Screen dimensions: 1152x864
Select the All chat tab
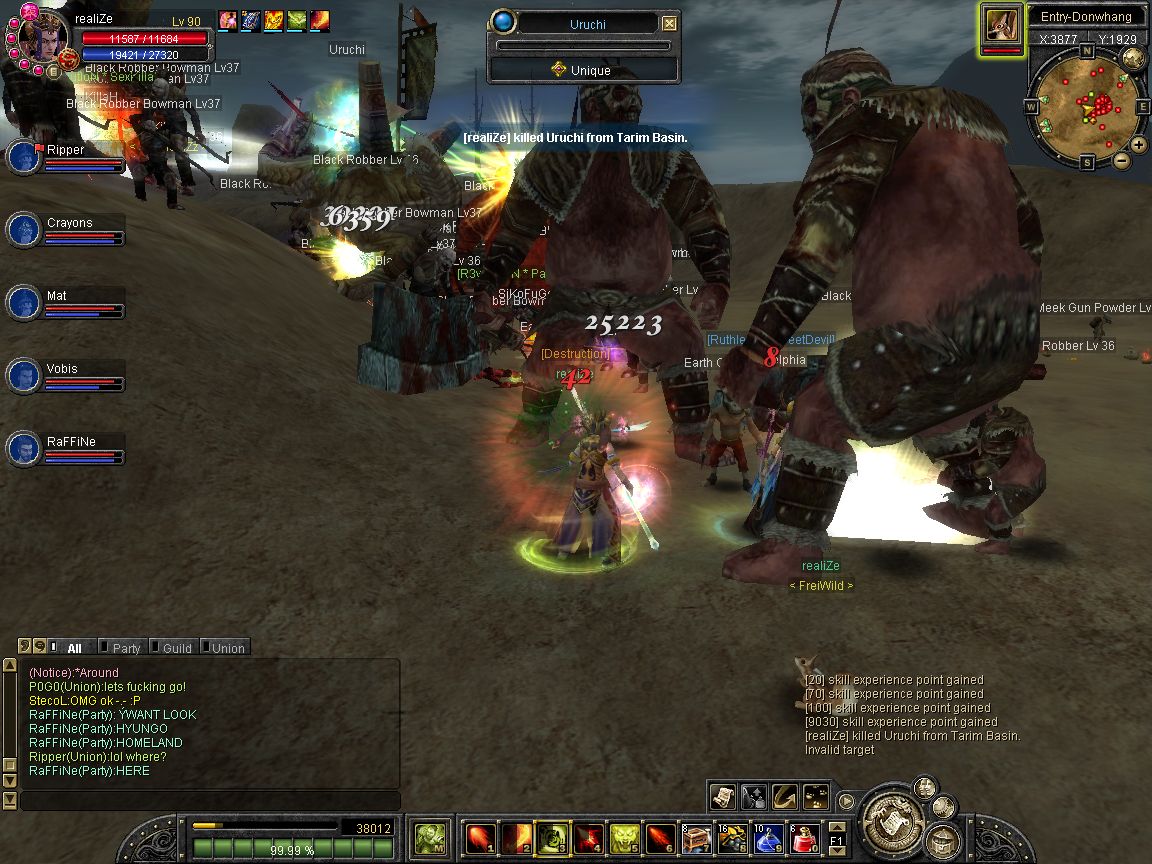coord(74,648)
